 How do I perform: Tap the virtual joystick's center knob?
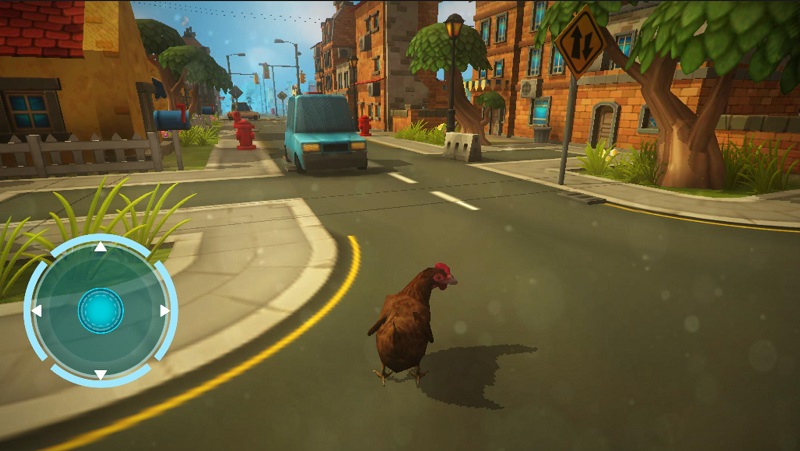(101, 311)
